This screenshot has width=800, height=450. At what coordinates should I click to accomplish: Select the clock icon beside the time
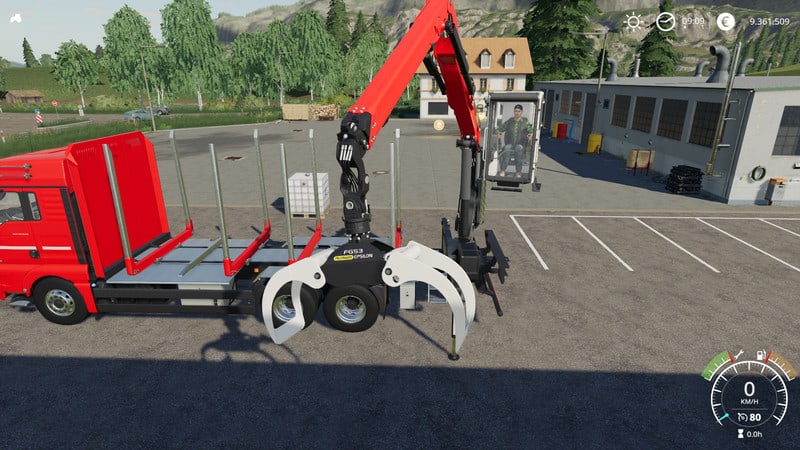tap(665, 21)
